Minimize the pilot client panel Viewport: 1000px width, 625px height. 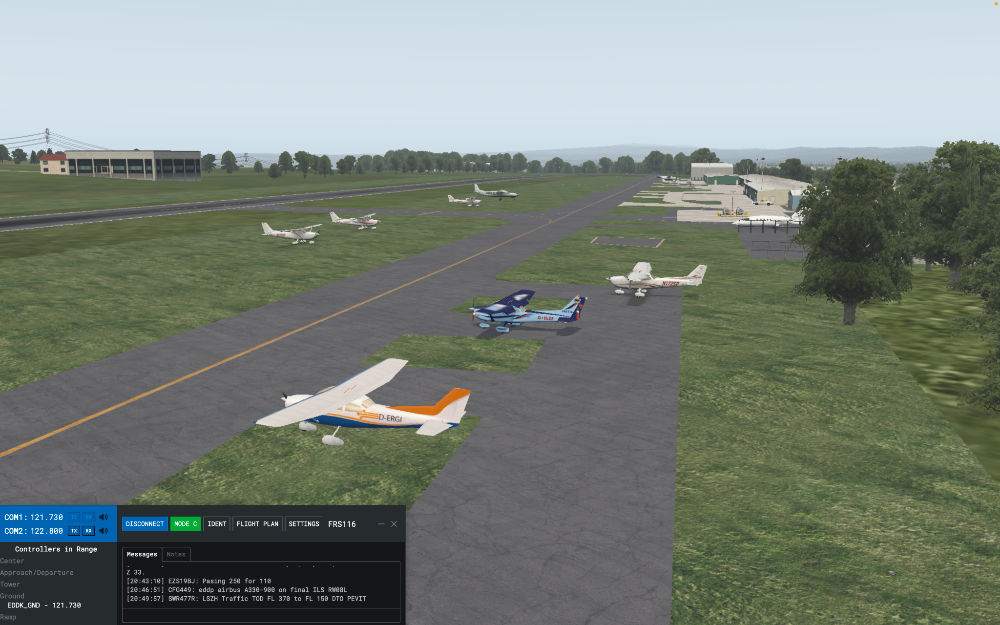[381, 524]
